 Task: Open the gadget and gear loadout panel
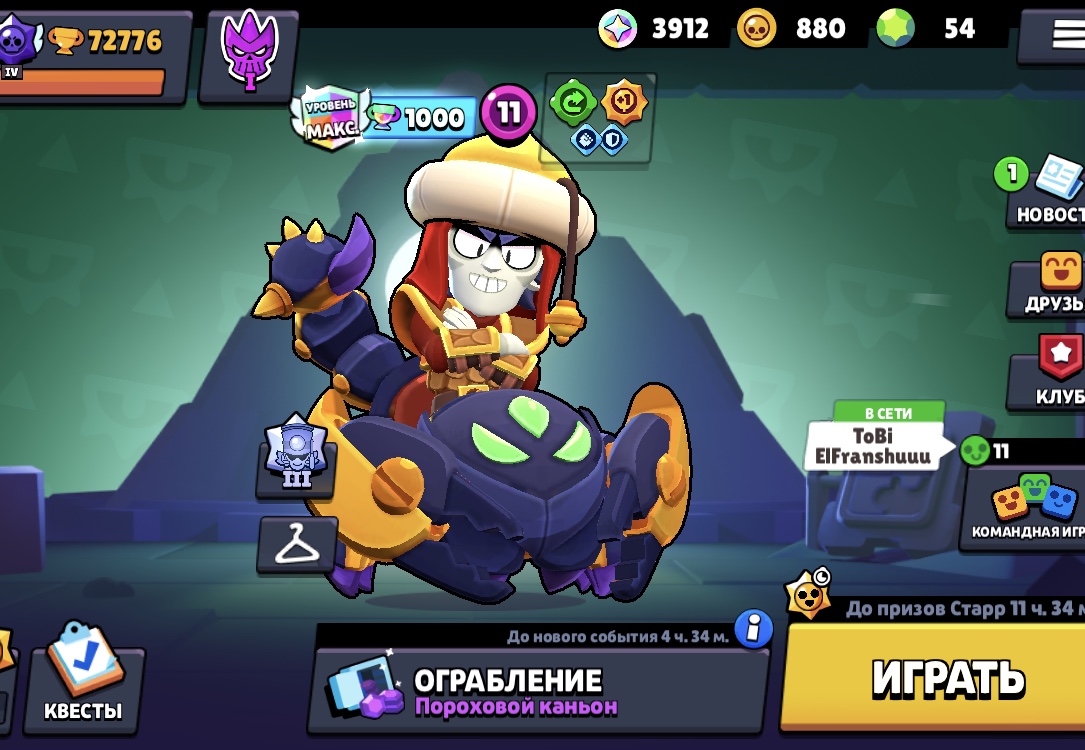click(600, 117)
